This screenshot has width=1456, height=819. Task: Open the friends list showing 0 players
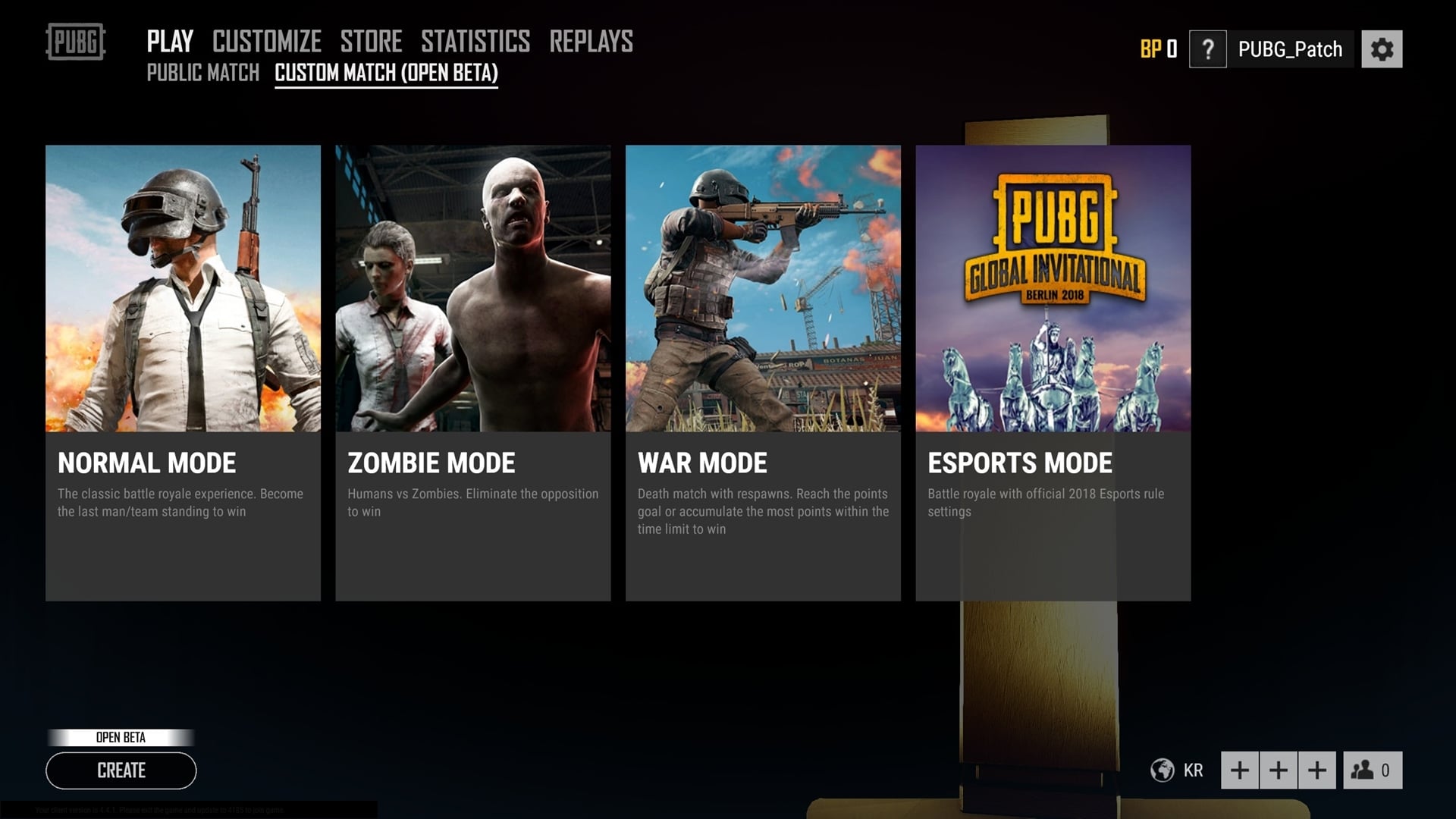[x=1373, y=770]
